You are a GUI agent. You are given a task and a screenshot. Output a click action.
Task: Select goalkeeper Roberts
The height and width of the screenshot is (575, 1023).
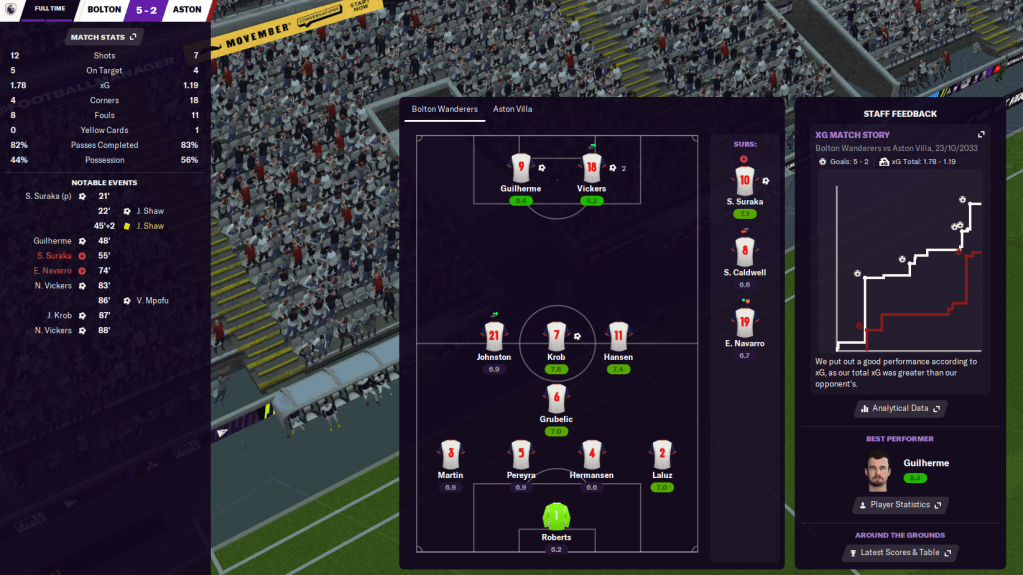tap(556, 517)
